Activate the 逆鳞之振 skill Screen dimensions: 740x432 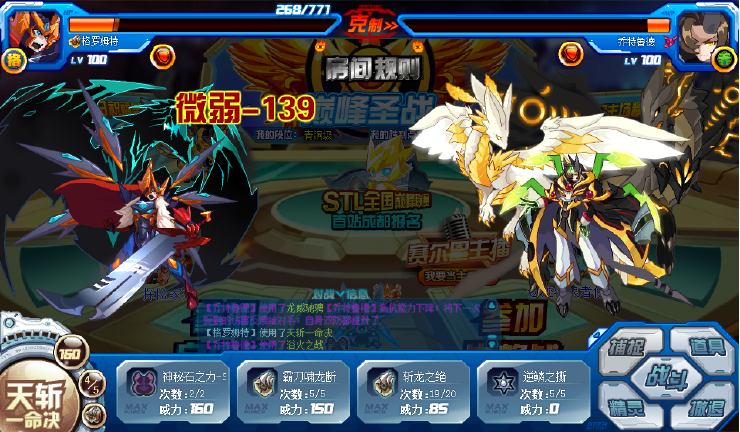click(532, 388)
